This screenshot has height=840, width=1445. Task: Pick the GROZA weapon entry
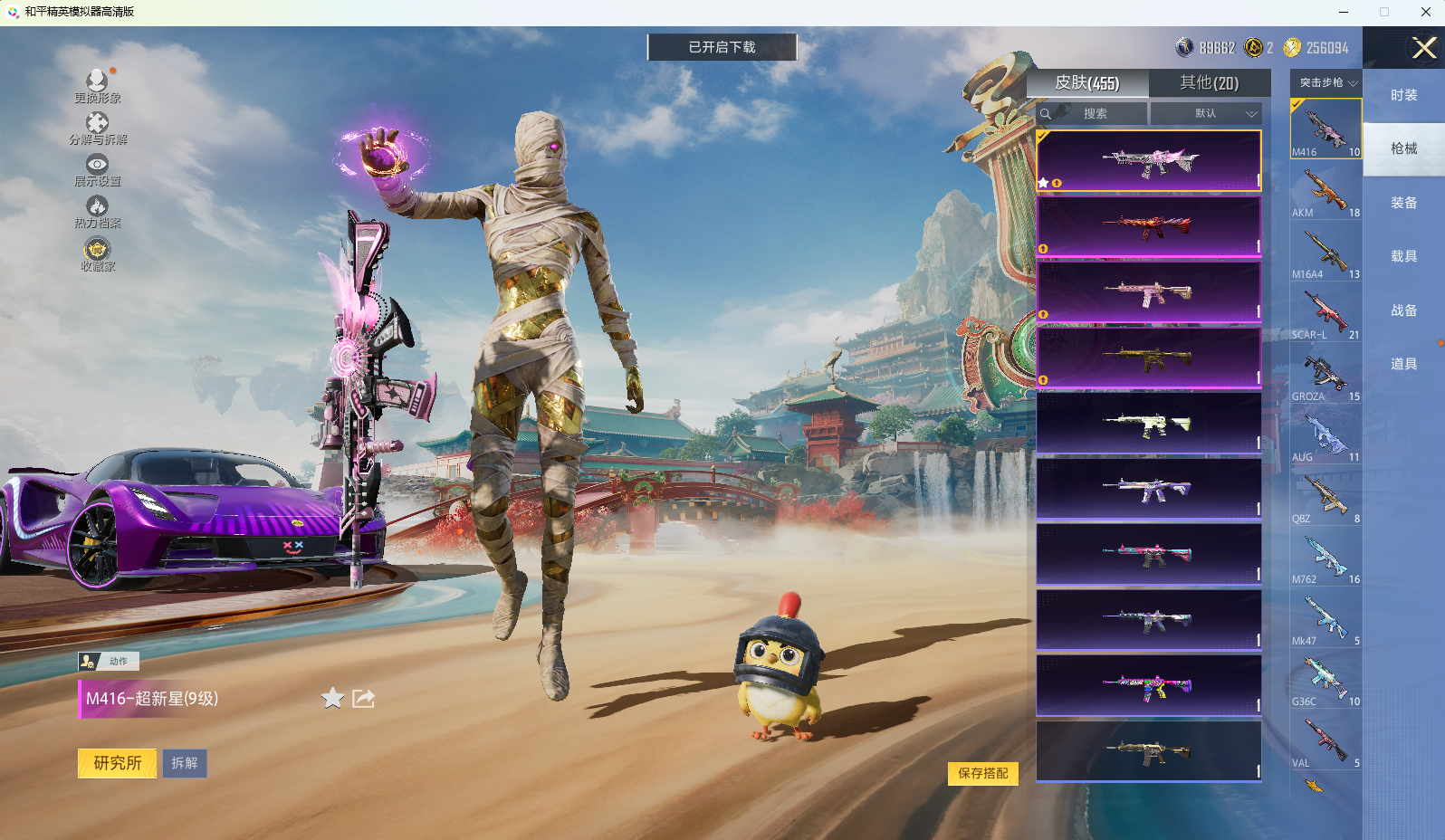click(1325, 376)
